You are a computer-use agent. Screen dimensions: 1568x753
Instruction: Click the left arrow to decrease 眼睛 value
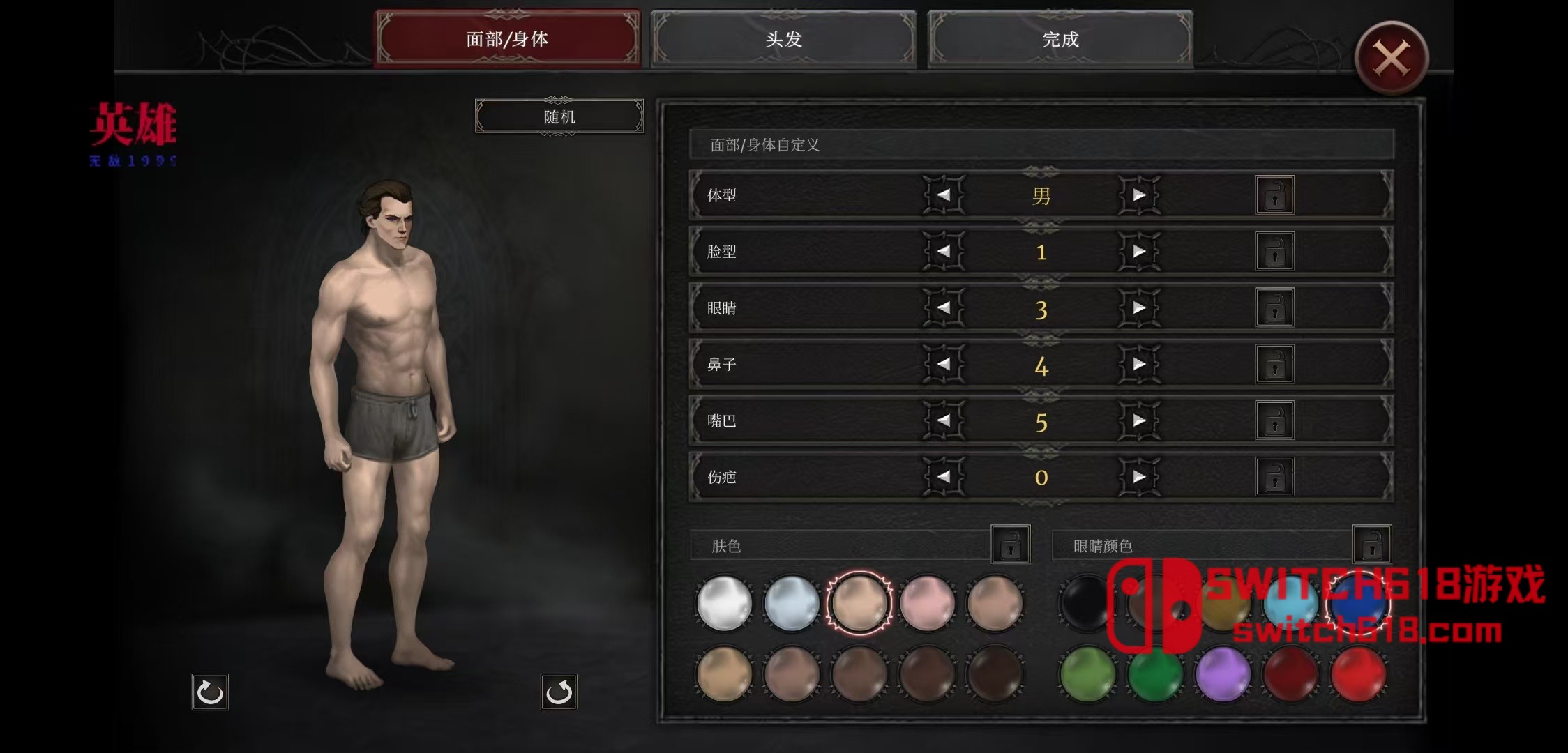[x=943, y=308]
